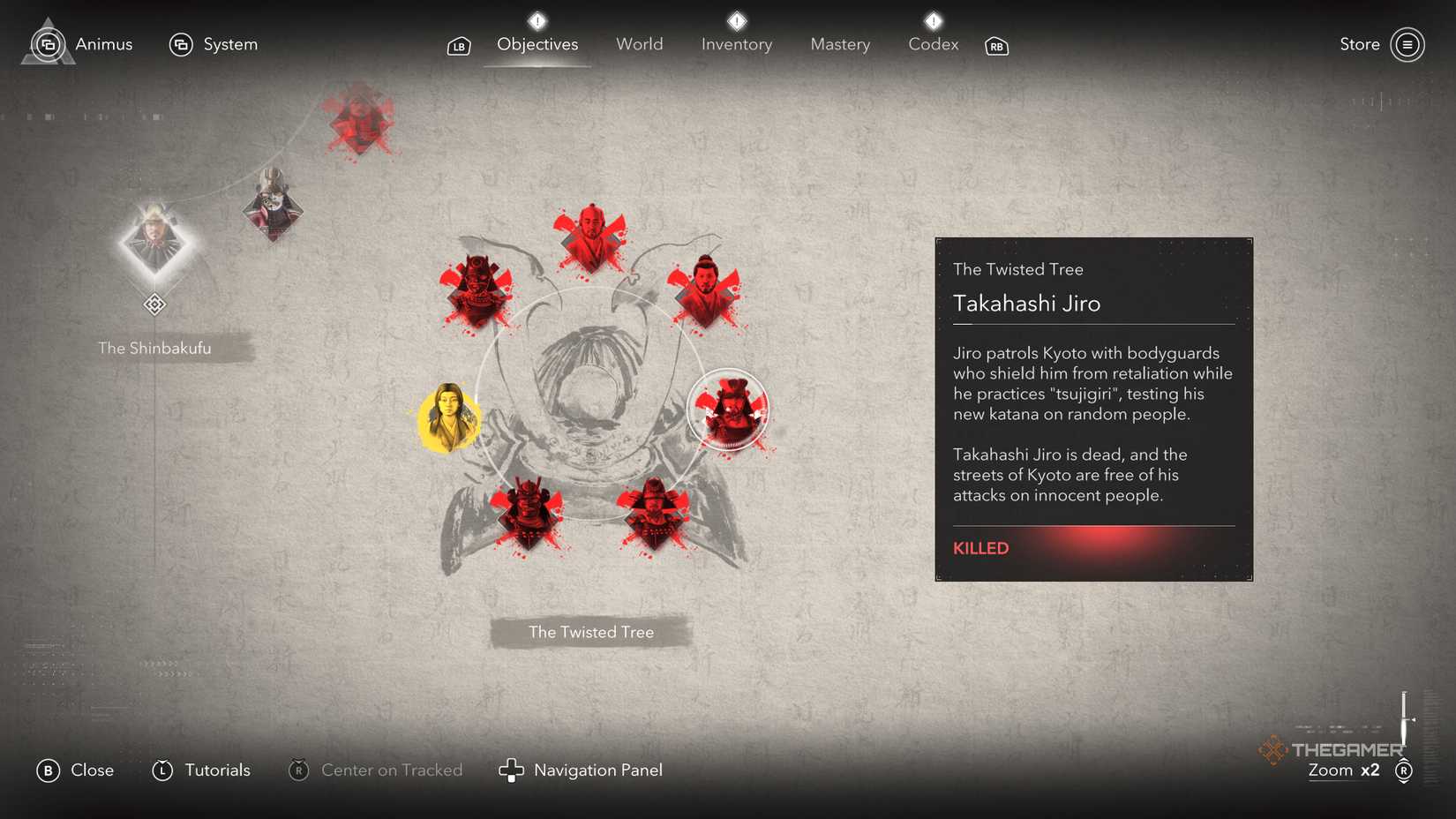Close the objectives screen

click(75, 770)
